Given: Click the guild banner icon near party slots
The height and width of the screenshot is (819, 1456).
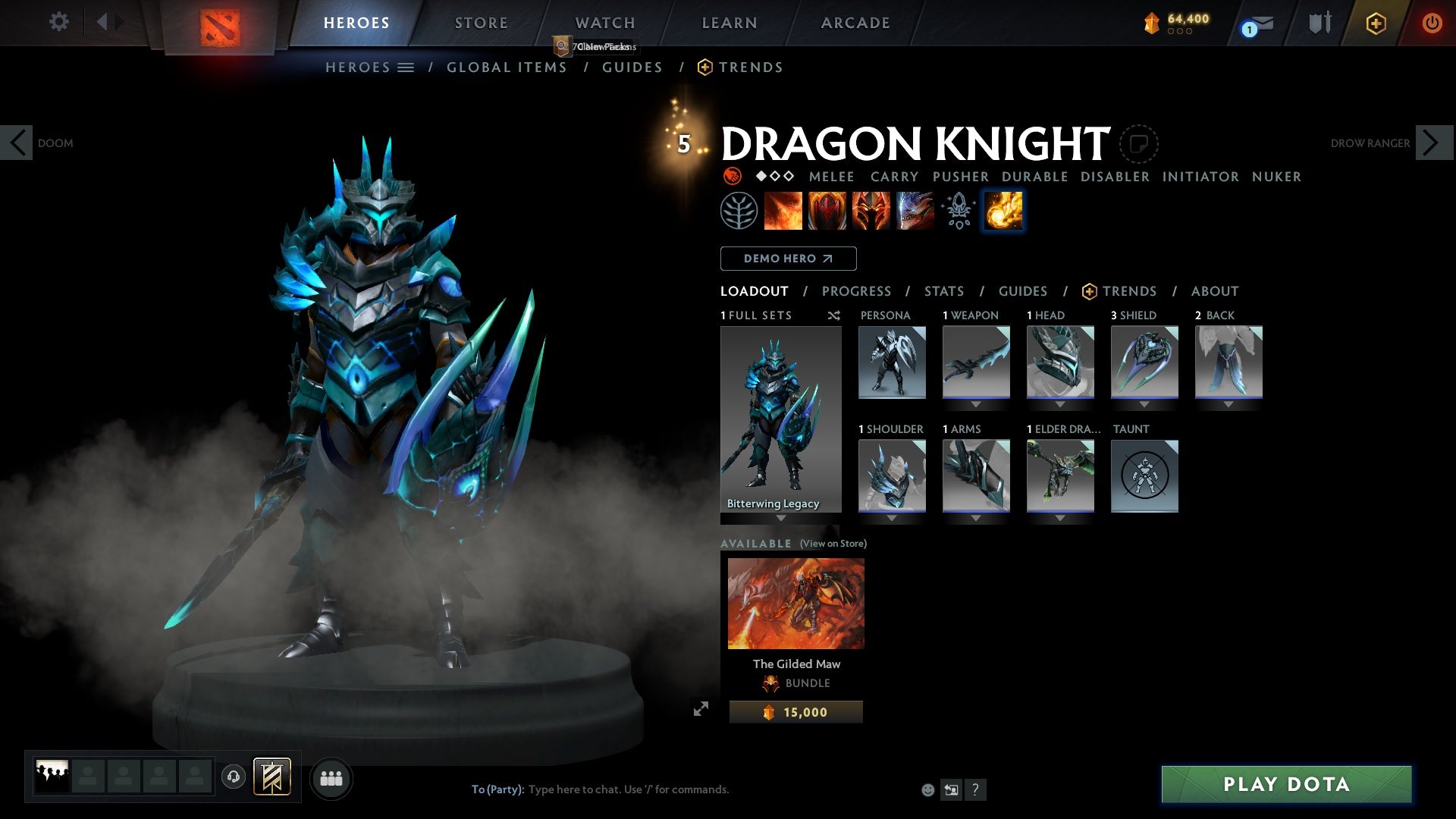Looking at the screenshot, I should pyautogui.click(x=272, y=777).
